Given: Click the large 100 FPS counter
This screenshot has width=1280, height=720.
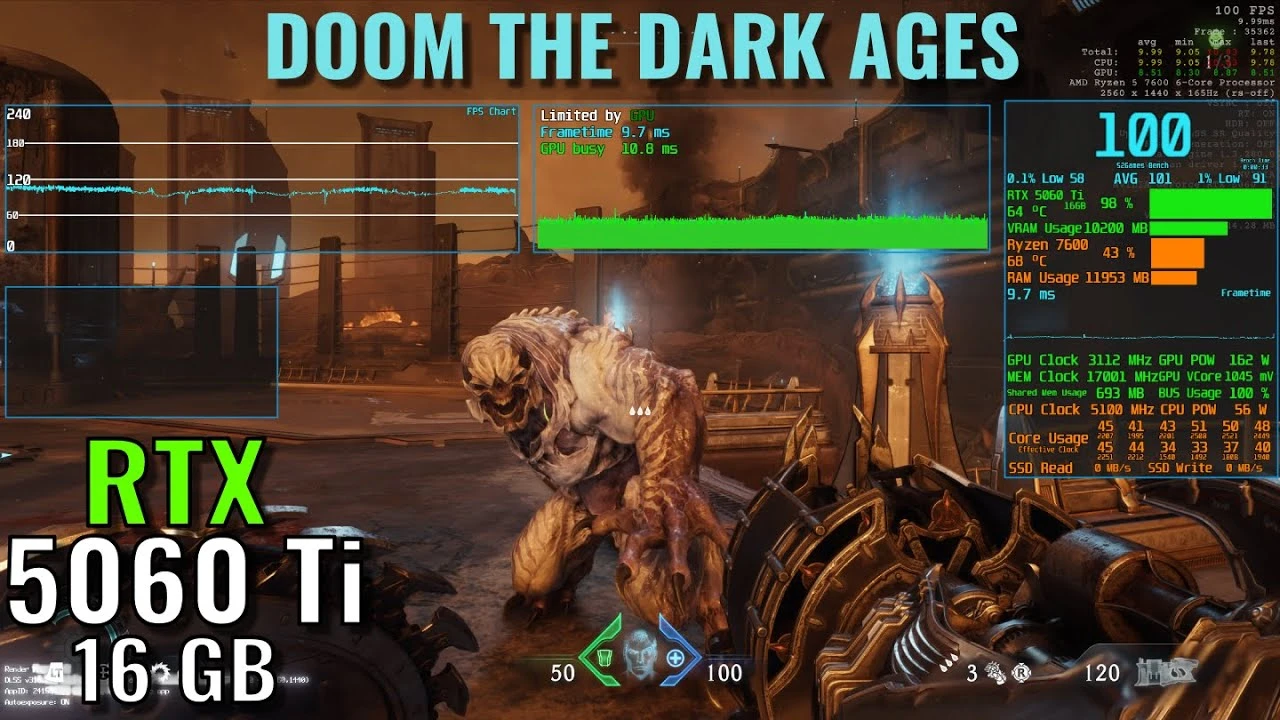Looking at the screenshot, I should pyautogui.click(x=1140, y=135).
